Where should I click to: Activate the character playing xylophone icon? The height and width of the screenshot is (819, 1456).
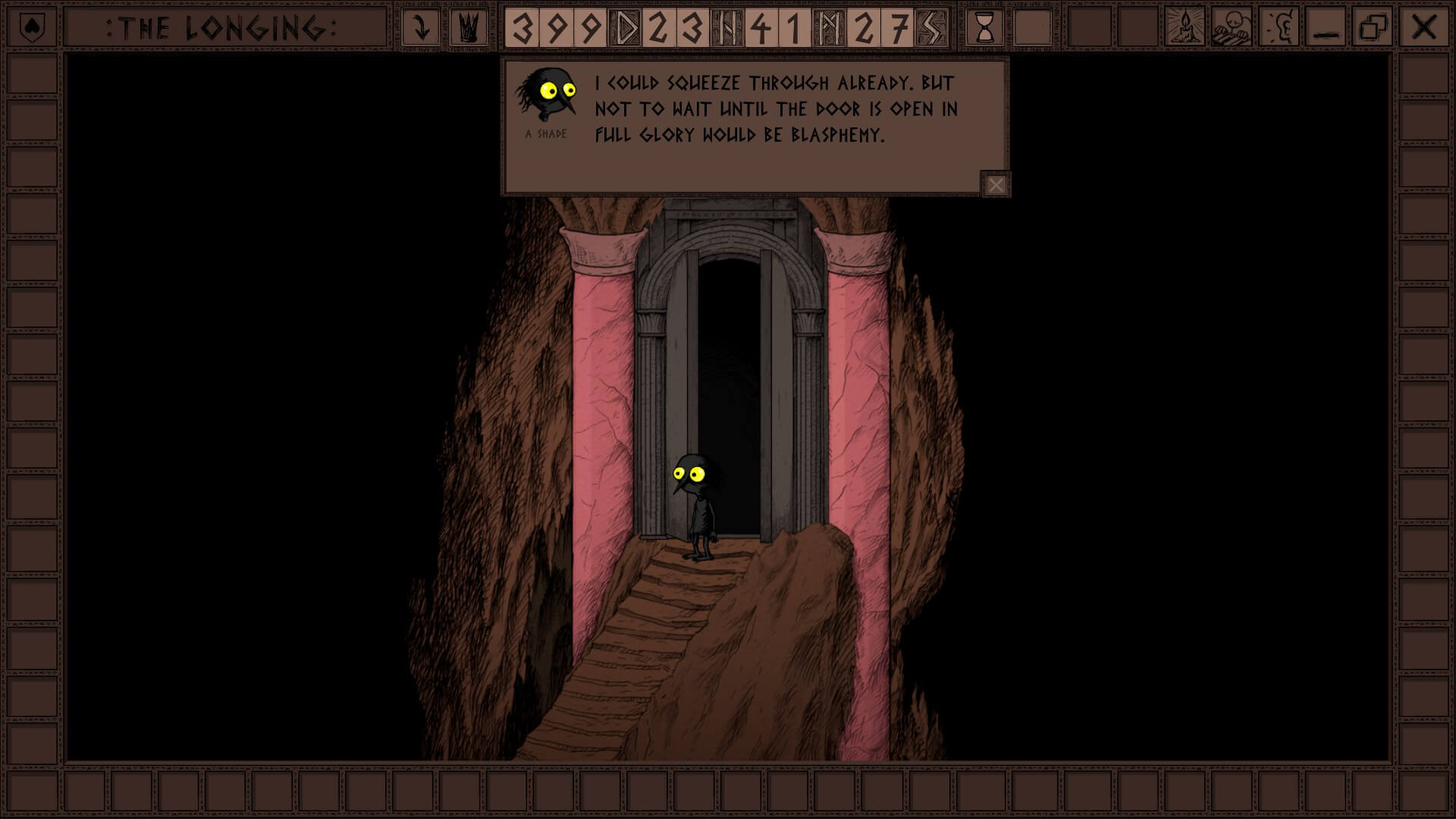pyautogui.click(x=1231, y=28)
